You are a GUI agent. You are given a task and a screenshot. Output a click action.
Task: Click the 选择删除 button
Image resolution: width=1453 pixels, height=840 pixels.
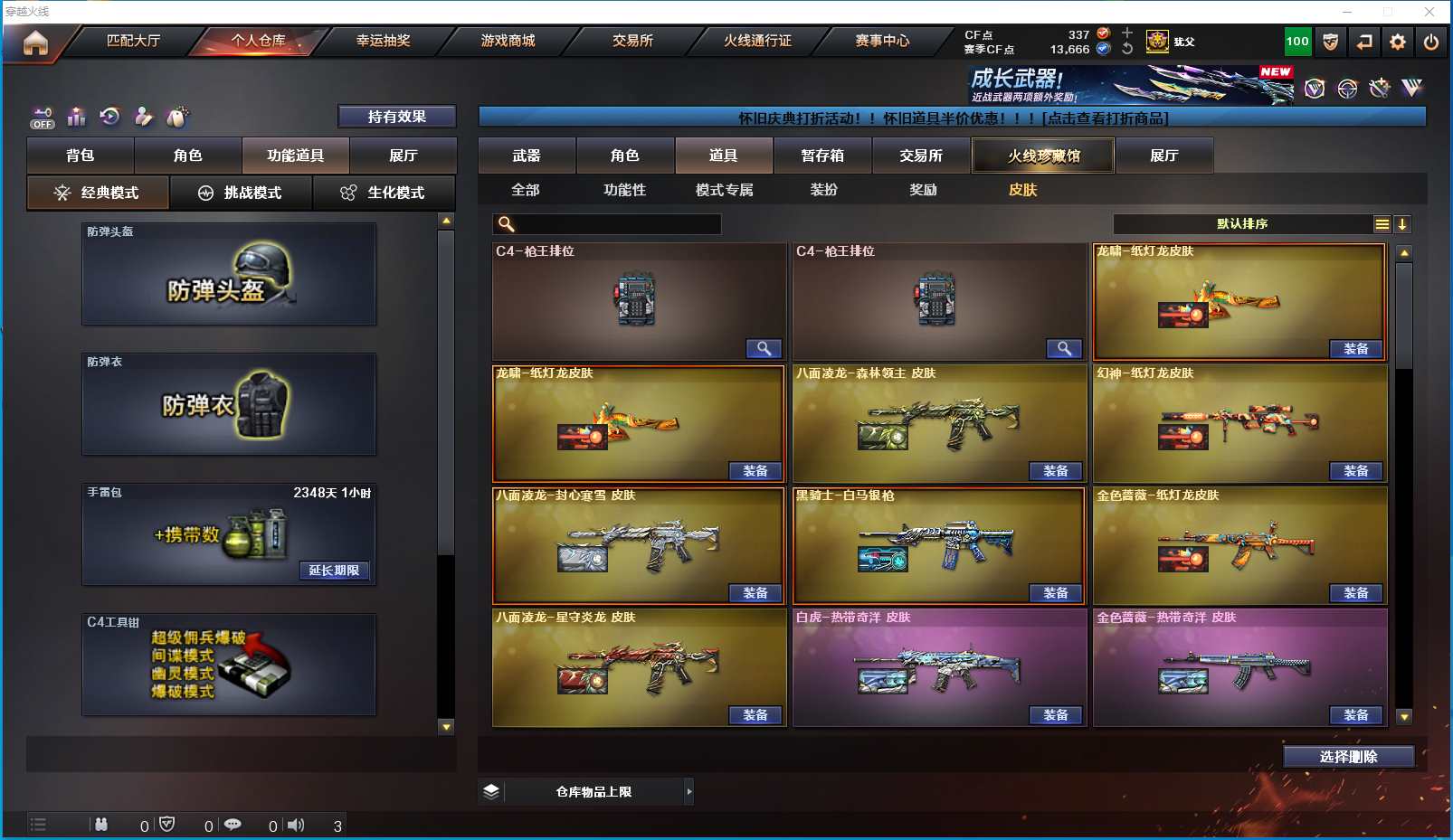(1348, 757)
